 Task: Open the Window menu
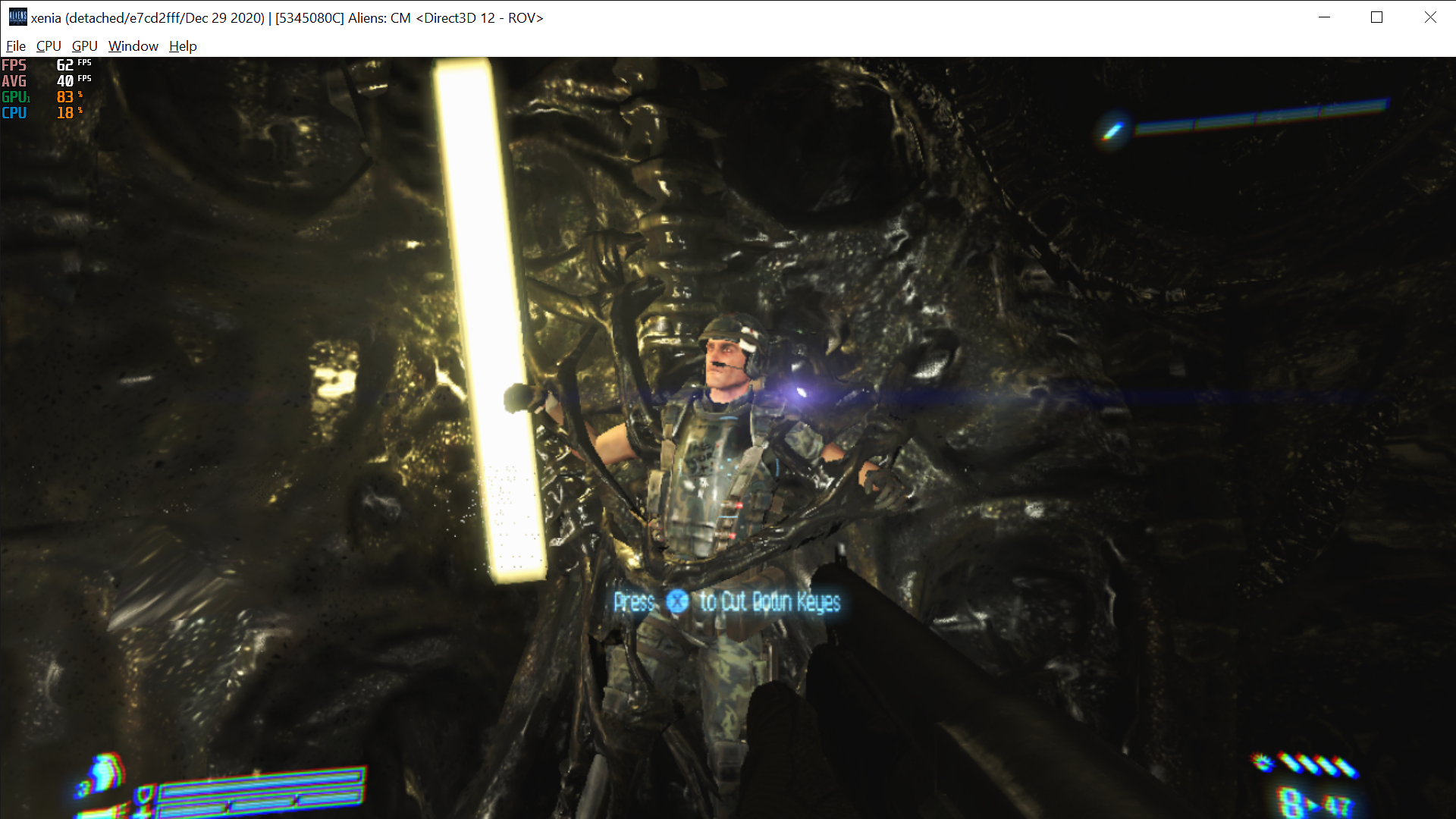coord(133,45)
